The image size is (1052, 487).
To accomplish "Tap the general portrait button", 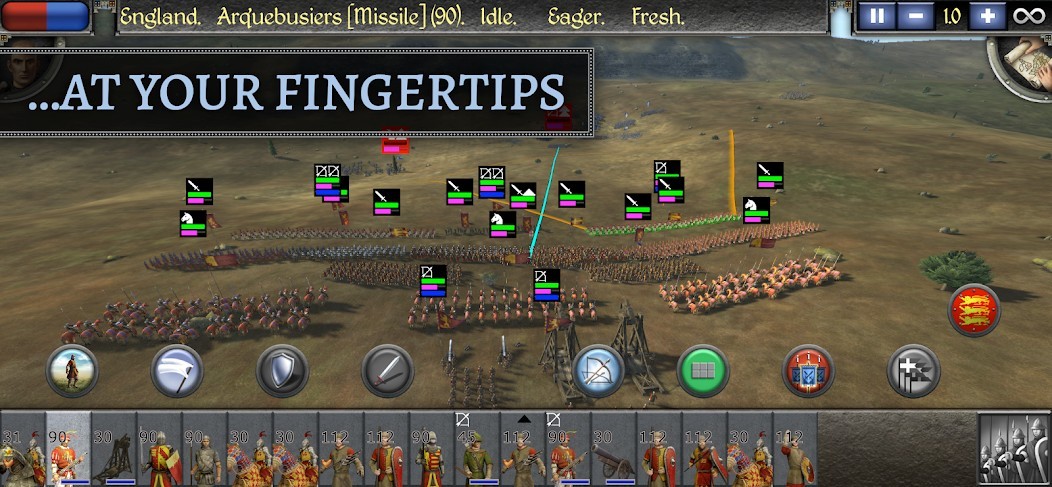I will 22,68.
